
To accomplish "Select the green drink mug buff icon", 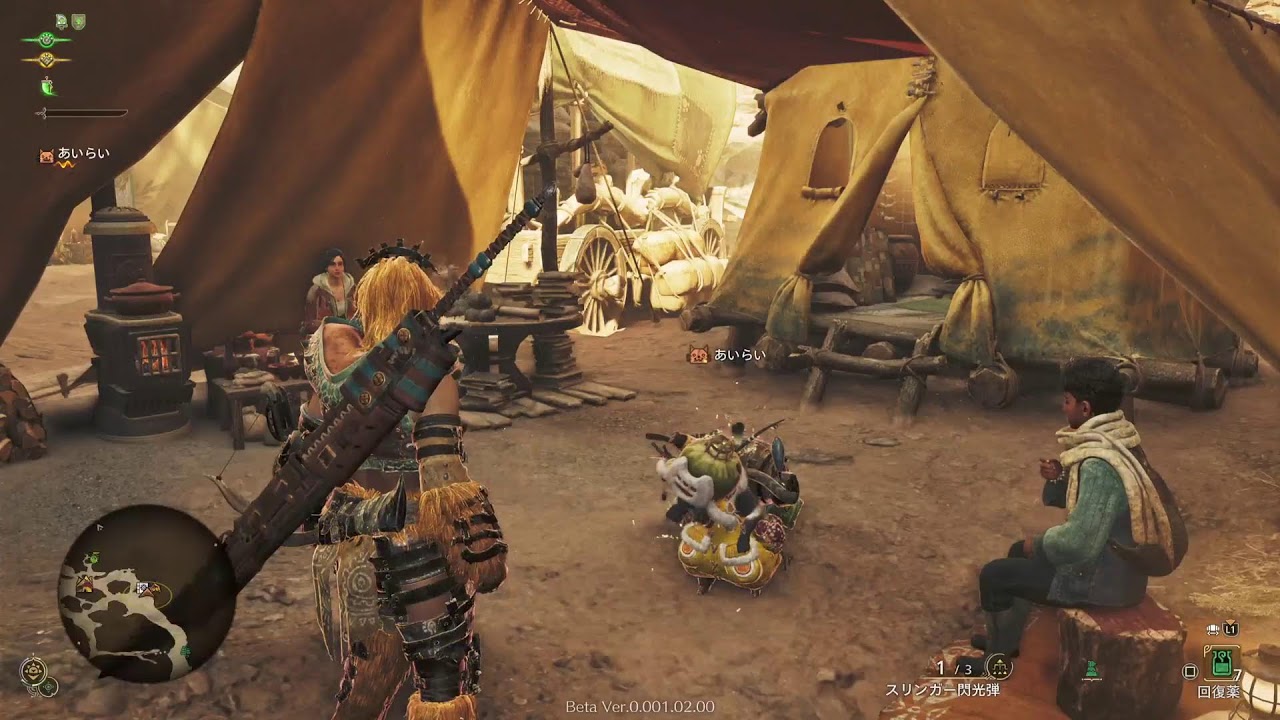I will [47, 87].
